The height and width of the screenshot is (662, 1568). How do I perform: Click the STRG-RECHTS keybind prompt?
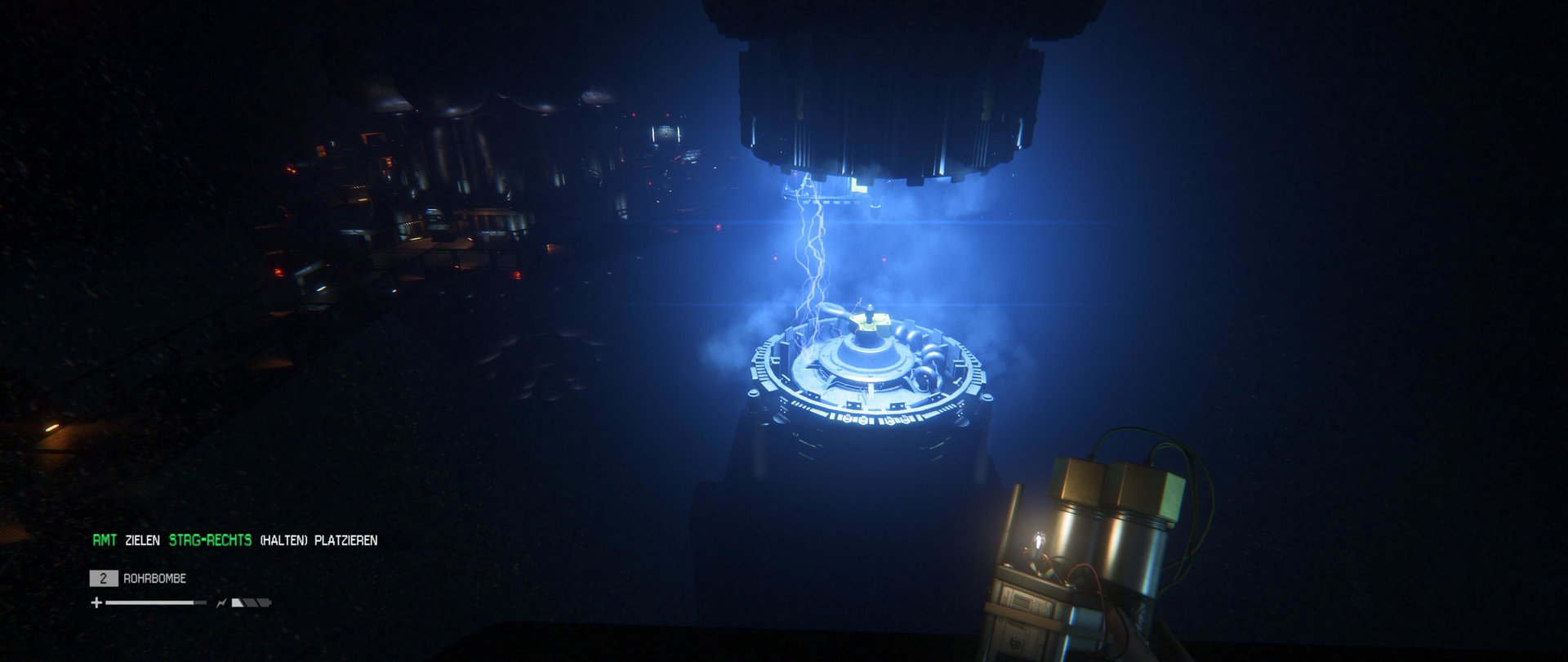click(208, 539)
